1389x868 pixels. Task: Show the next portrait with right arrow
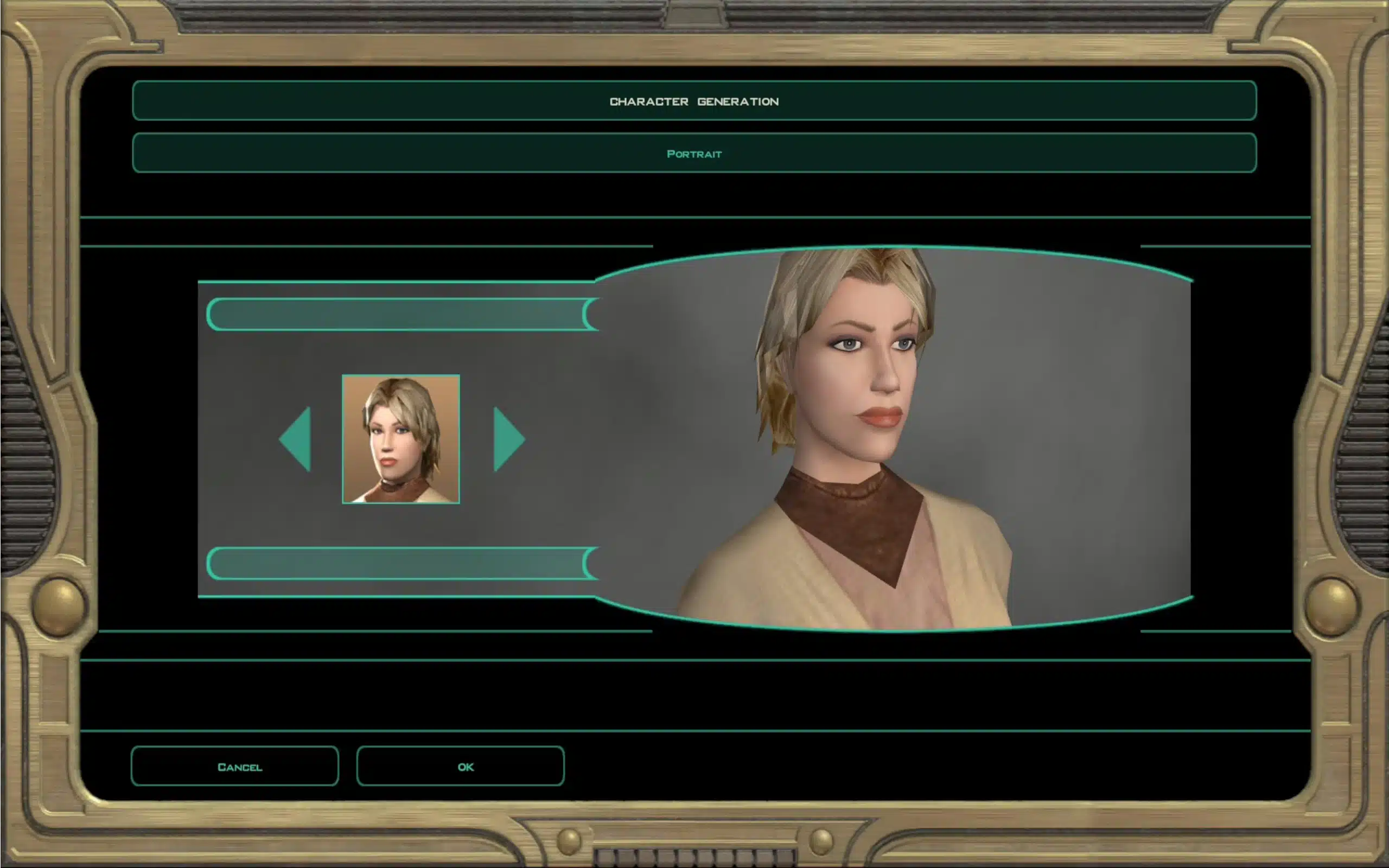tap(507, 439)
